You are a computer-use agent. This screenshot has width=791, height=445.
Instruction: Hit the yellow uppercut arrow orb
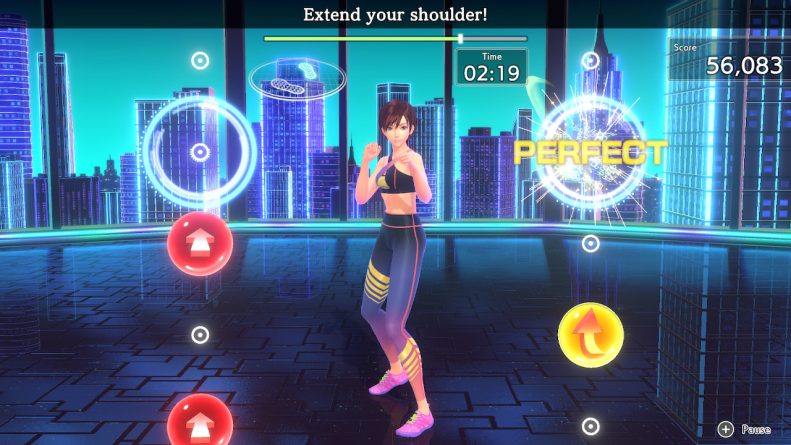pyautogui.click(x=590, y=336)
